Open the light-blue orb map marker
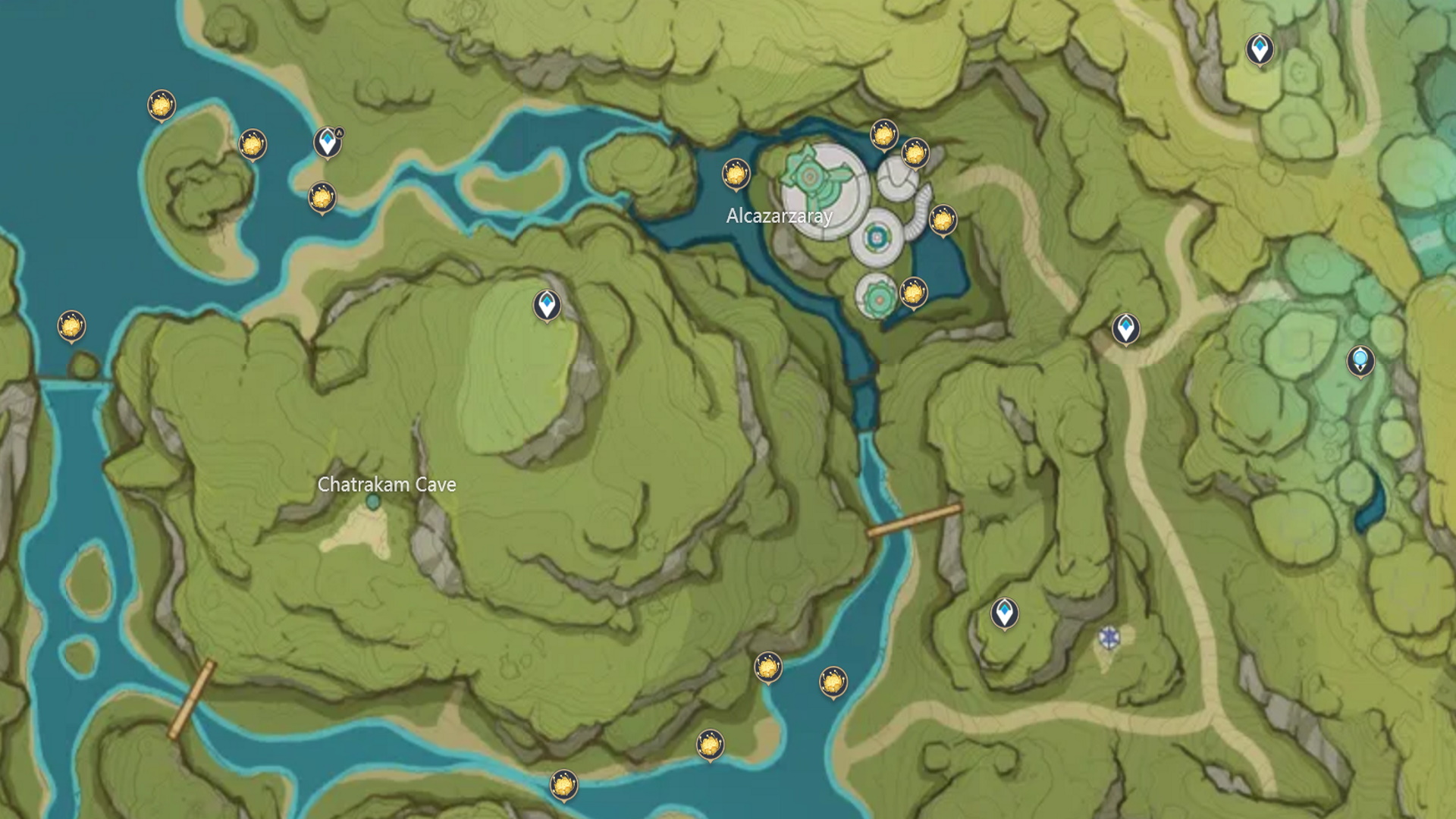1456x819 pixels. coord(1360,360)
